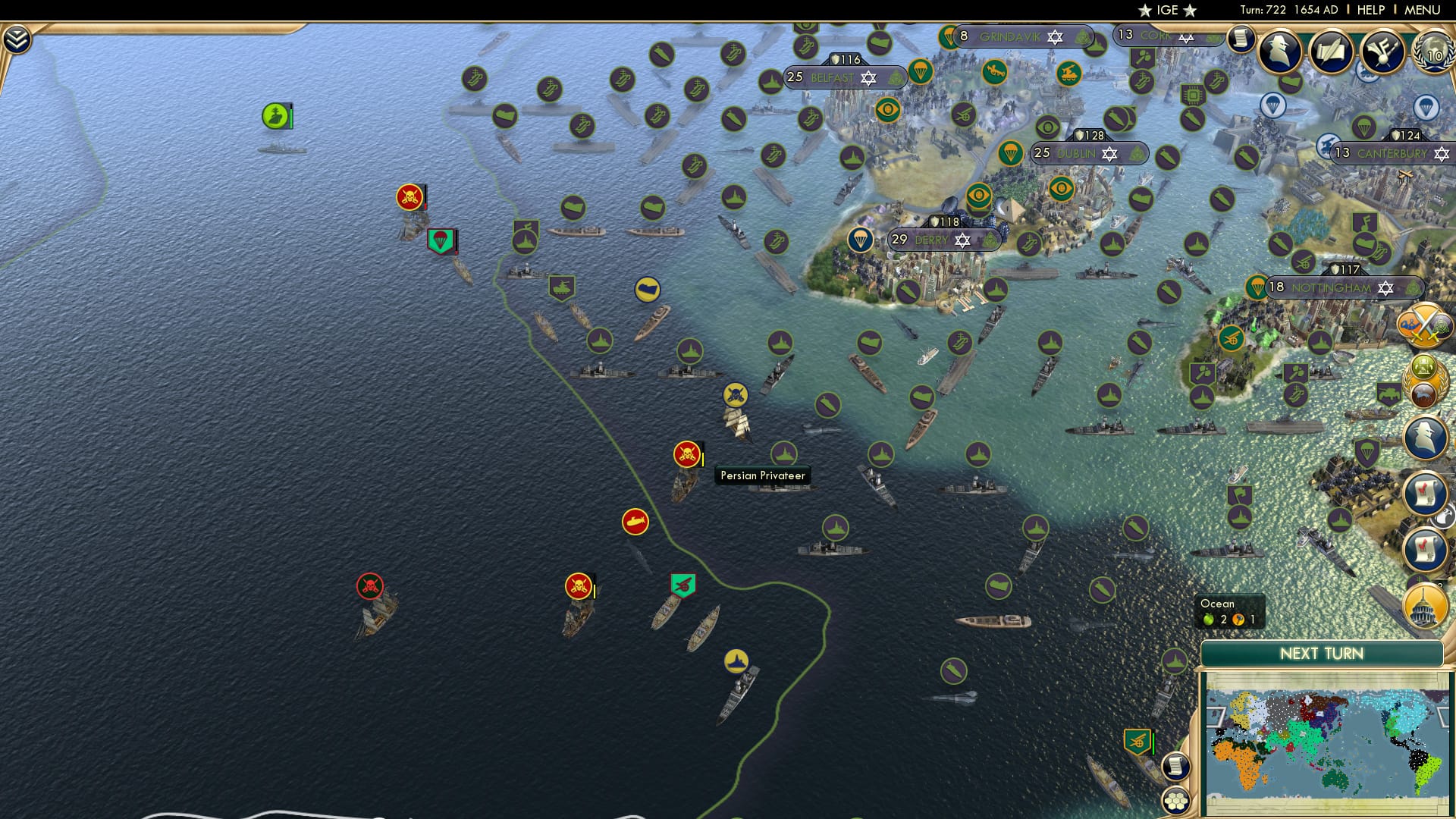
Task: Switch to Strategic View hex icon
Action: point(1177,802)
